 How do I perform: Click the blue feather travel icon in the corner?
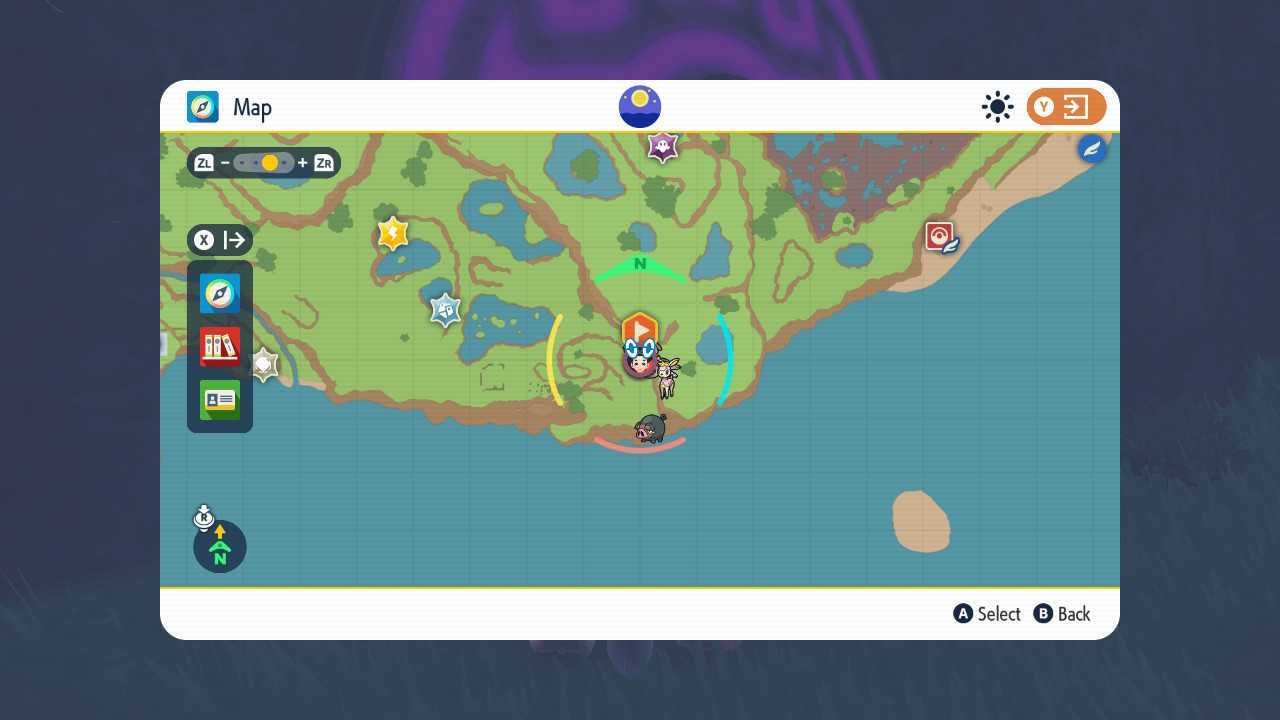[x=1092, y=148]
